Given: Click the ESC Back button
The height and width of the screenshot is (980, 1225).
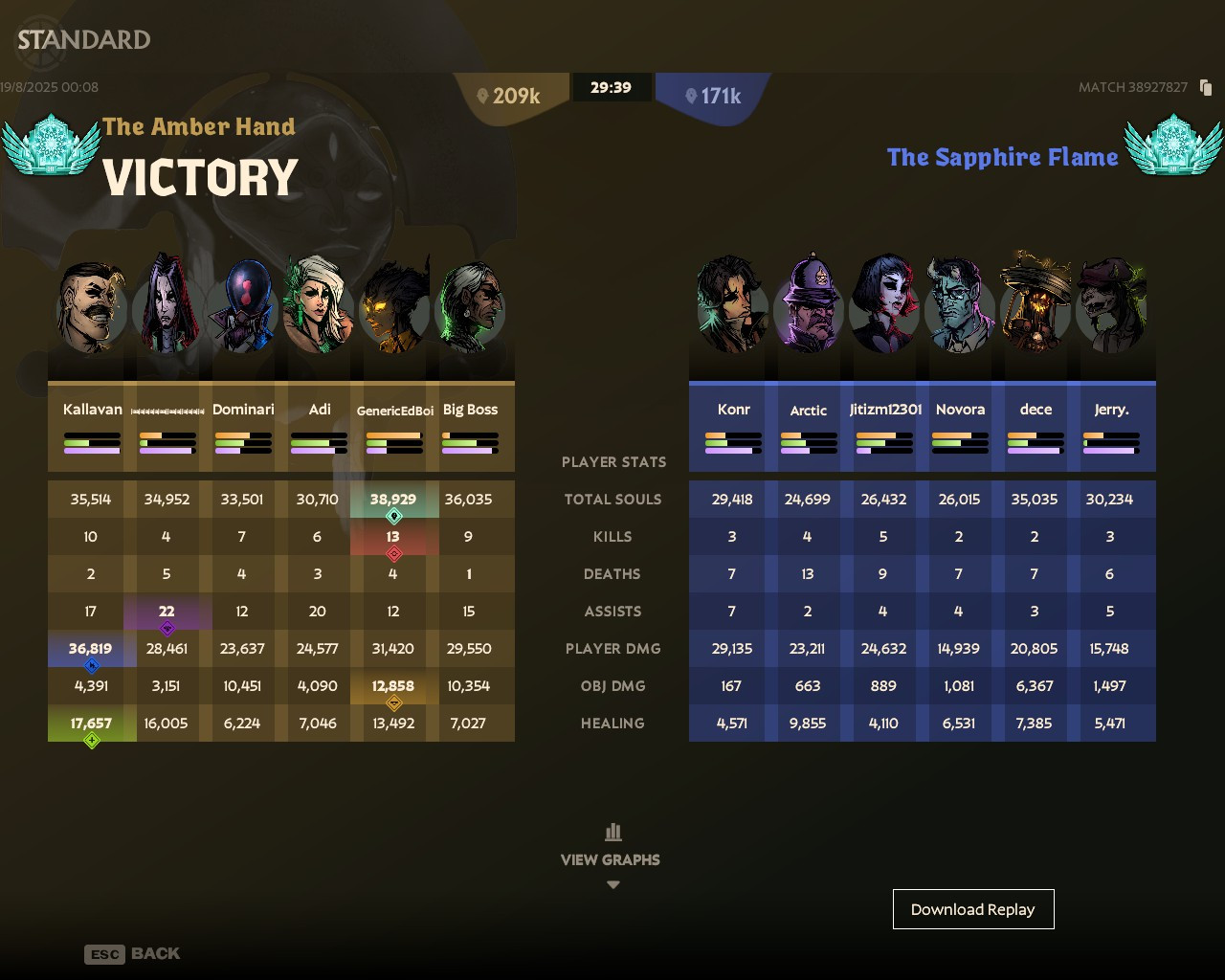Looking at the screenshot, I should click(x=133, y=953).
